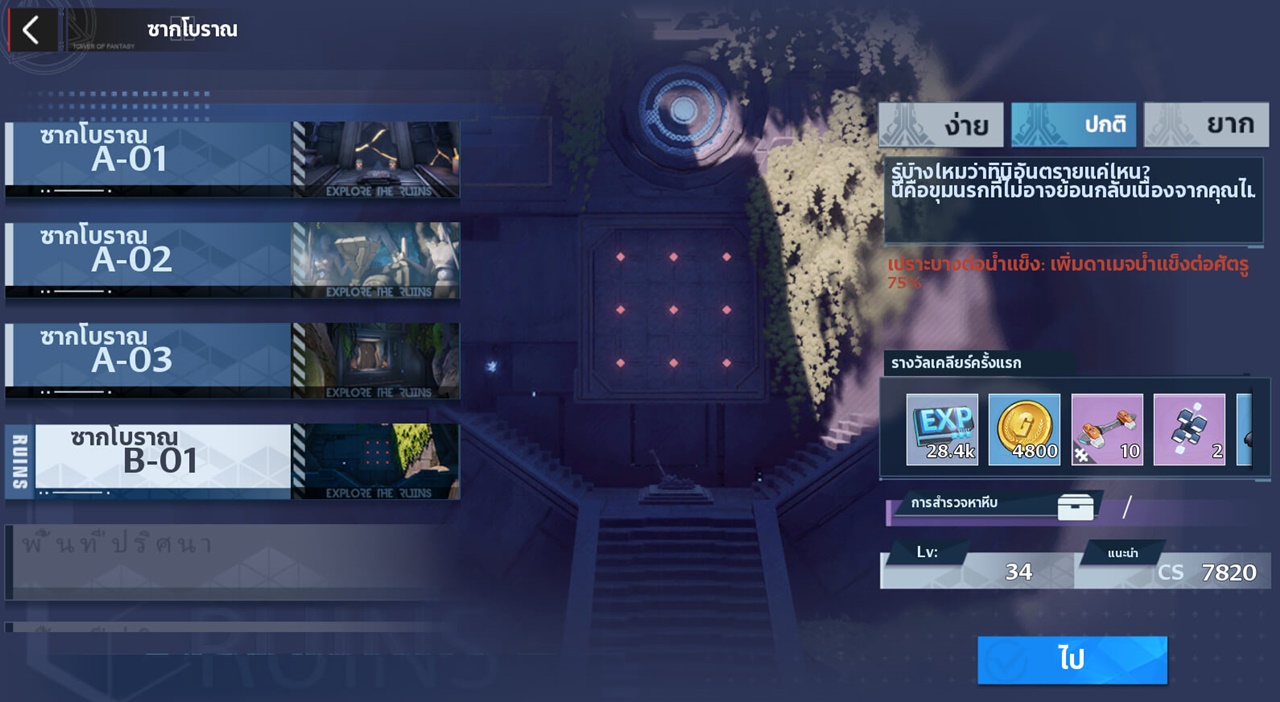1280x702 pixels.
Task: Inspect the EXP 28.4k reward icon
Action: 942,429
